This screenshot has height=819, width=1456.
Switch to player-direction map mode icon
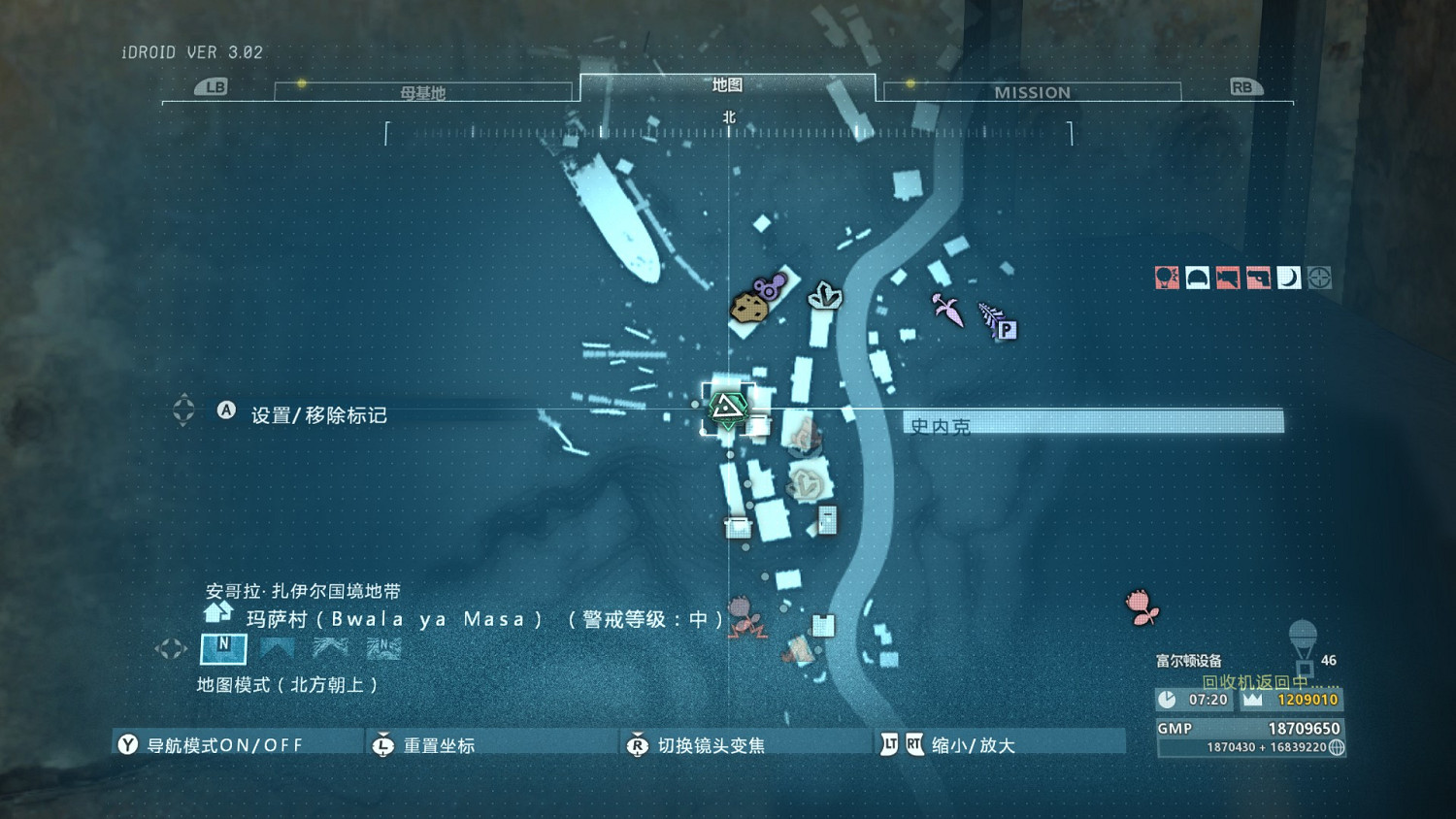coord(277,649)
